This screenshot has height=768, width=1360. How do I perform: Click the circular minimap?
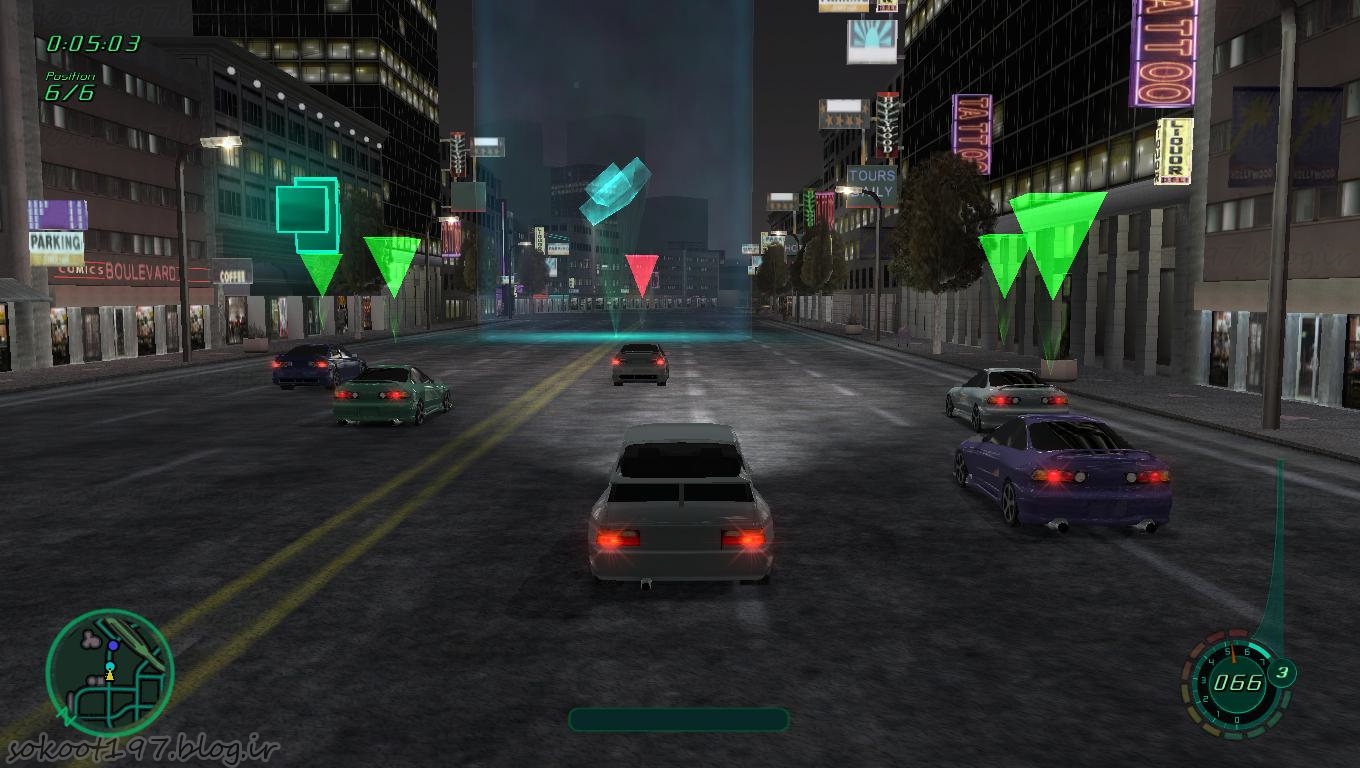coord(109,673)
